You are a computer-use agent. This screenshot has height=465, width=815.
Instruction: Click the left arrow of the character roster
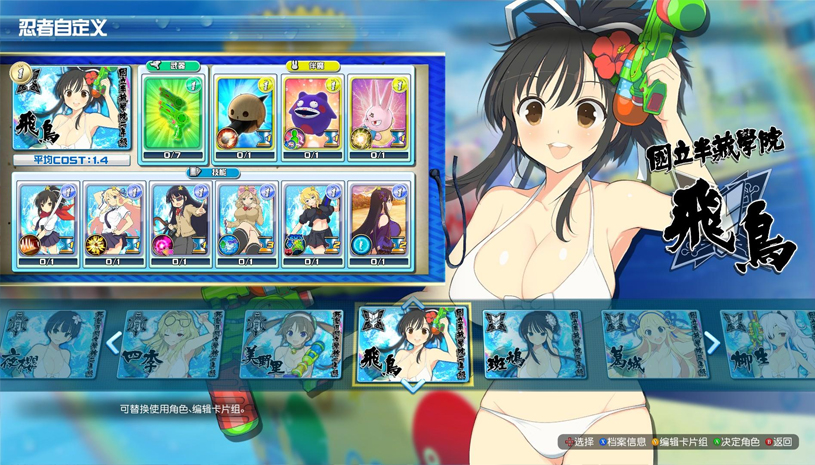point(112,343)
